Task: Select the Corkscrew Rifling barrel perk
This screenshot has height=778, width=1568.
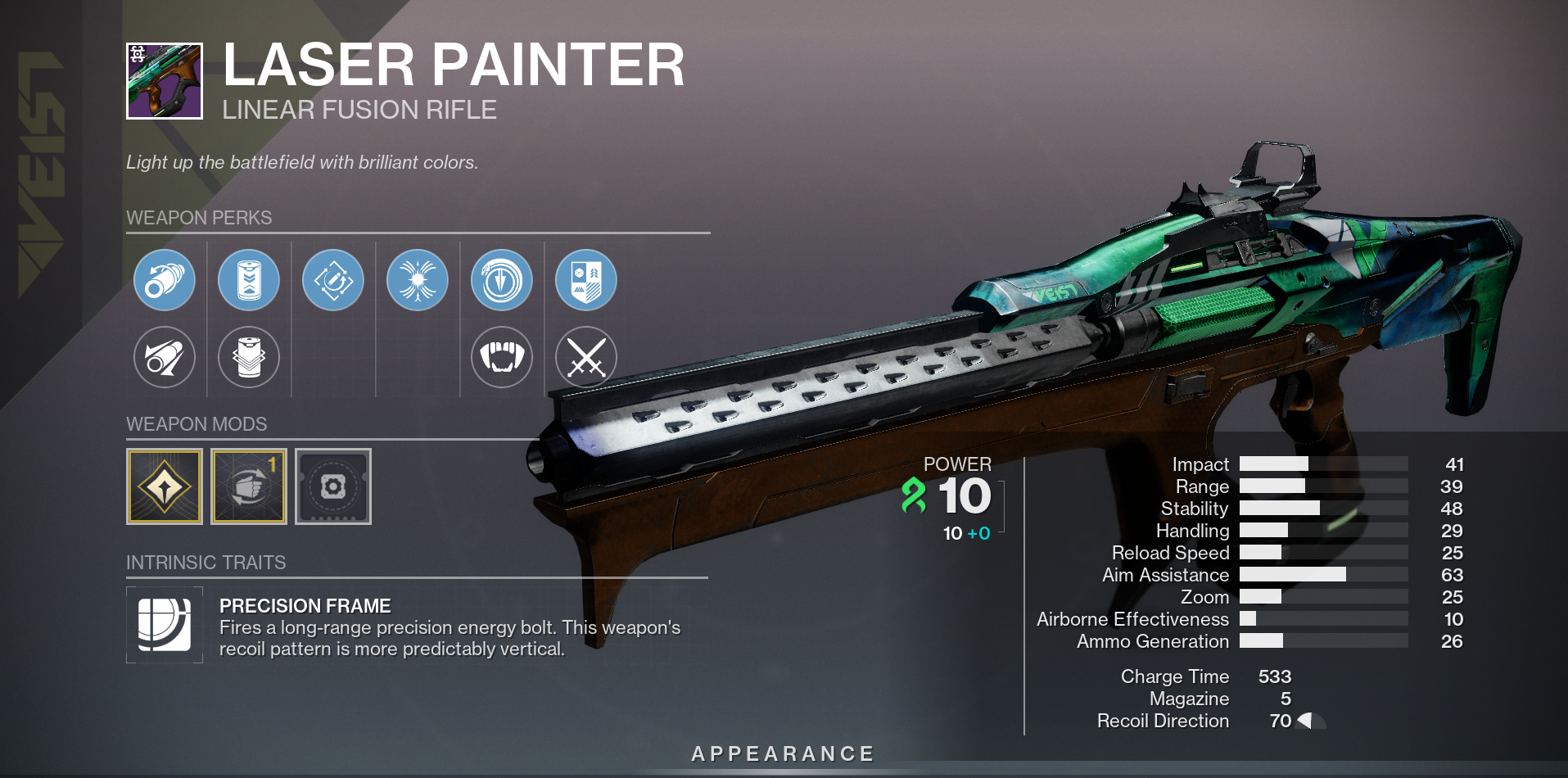Action: point(165,280)
